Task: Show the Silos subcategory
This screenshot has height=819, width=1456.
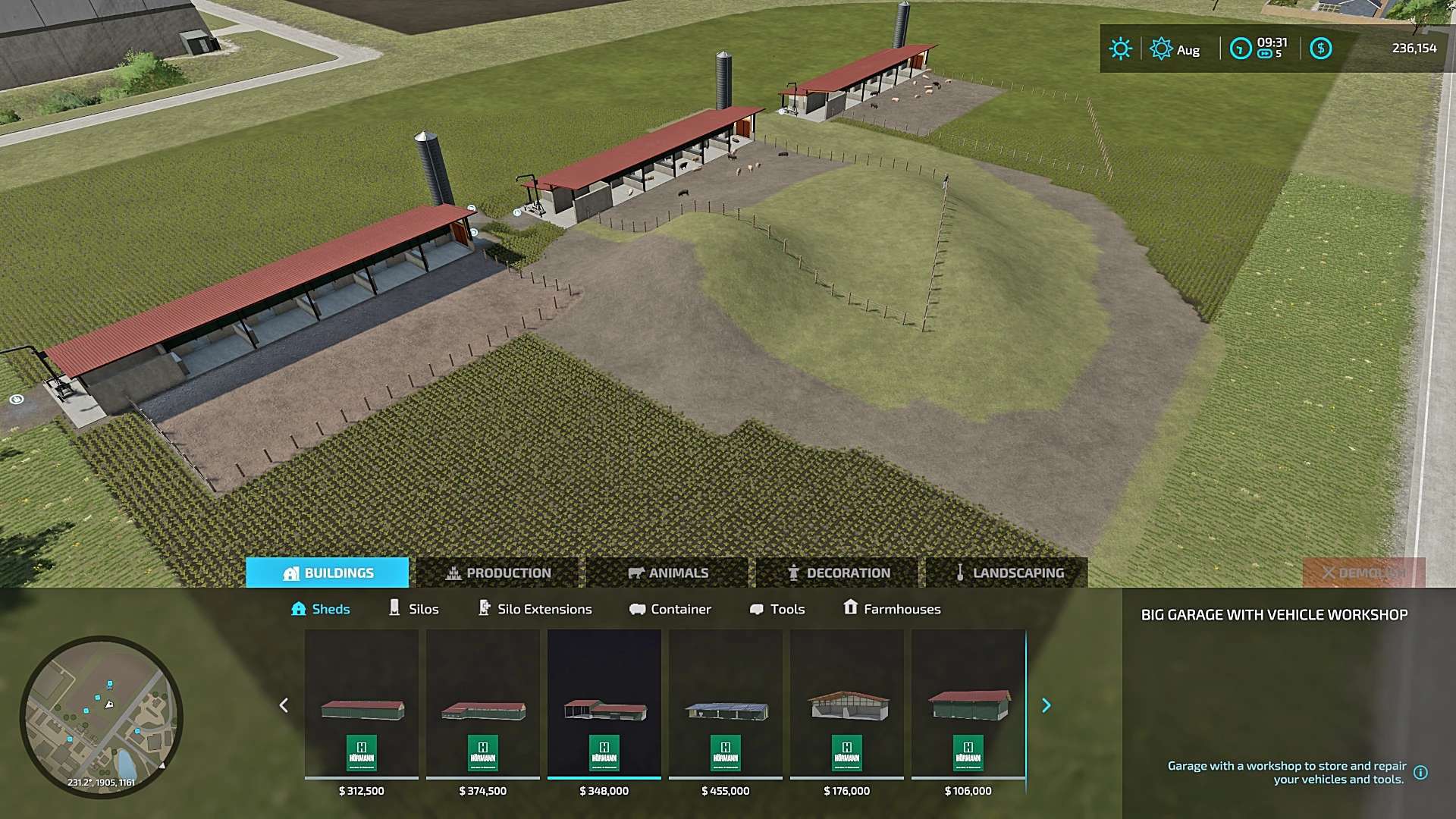Action: click(413, 609)
